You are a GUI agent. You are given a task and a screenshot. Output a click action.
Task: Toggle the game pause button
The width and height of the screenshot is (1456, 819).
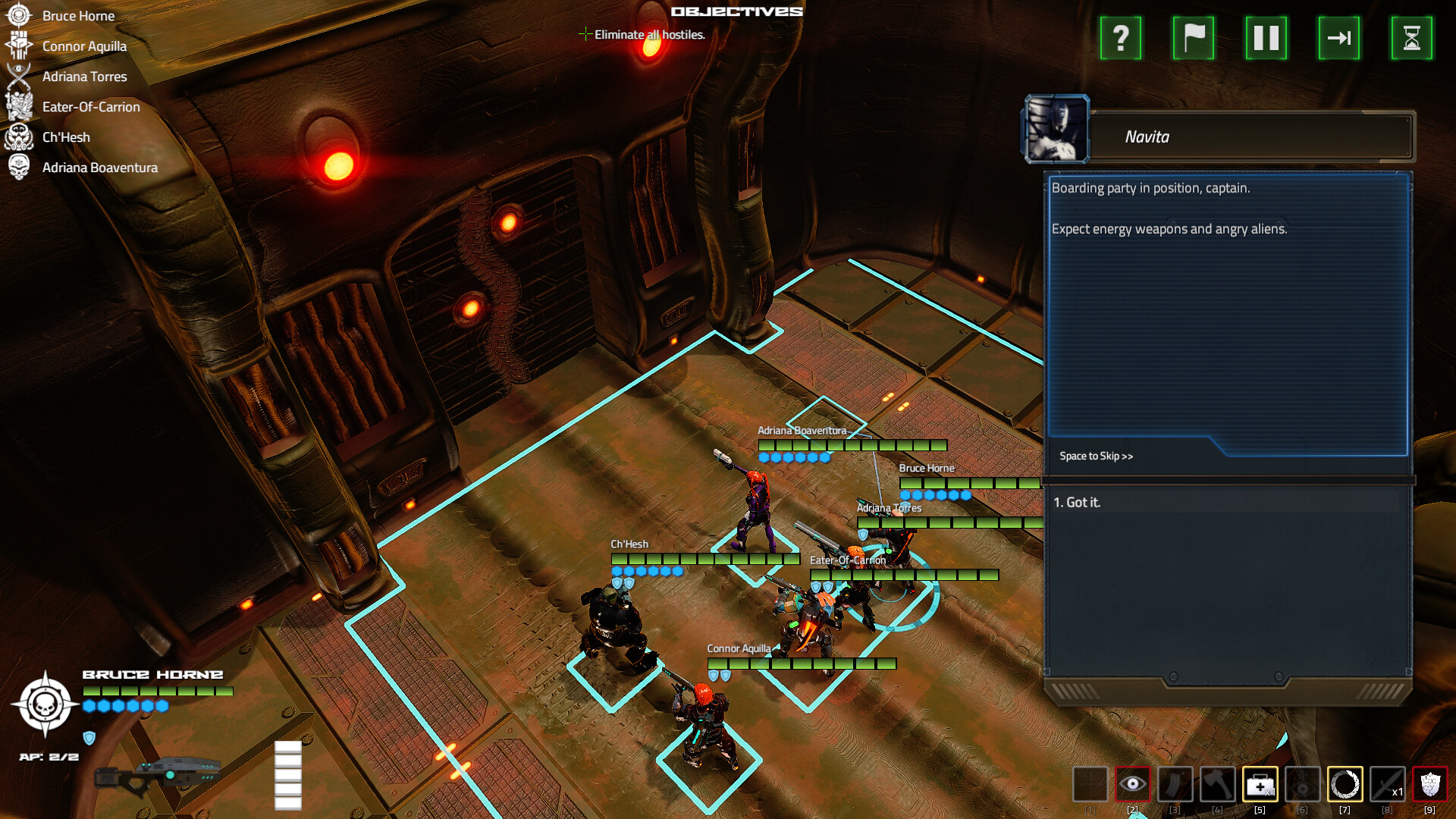click(1265, 39)
